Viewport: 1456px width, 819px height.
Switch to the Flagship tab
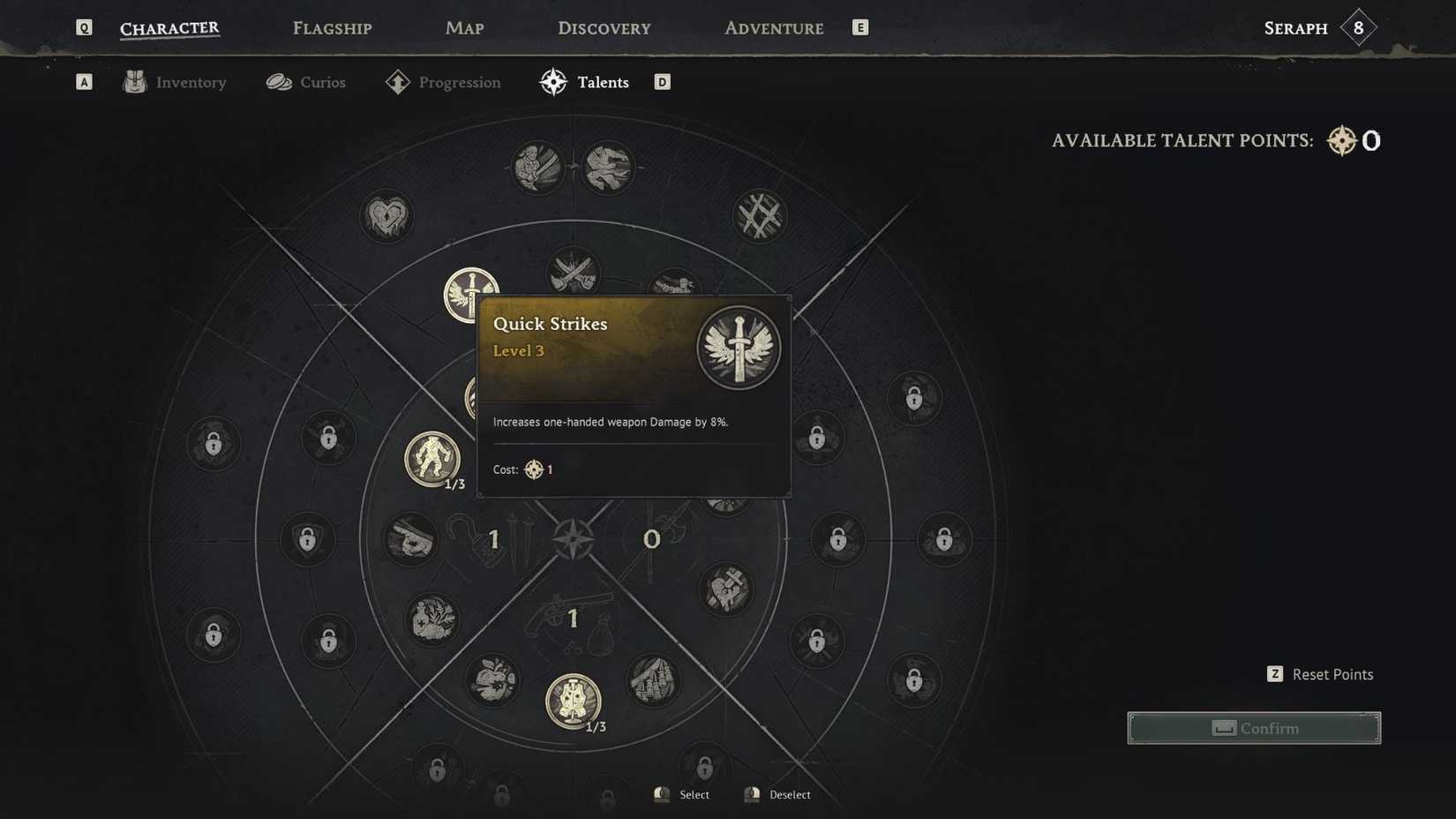pyautogui.click(x=332, y=27)
